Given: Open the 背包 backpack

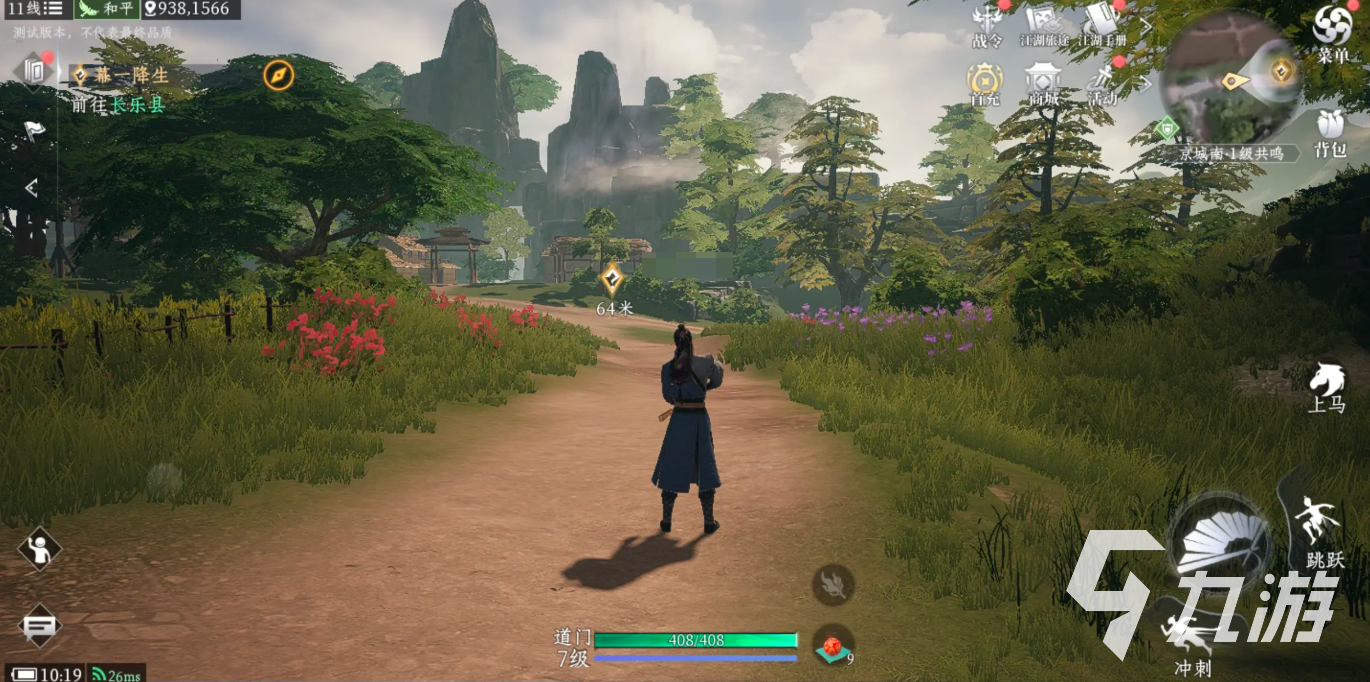Looking at the screenshot, I should click(x=1329, y=133).
